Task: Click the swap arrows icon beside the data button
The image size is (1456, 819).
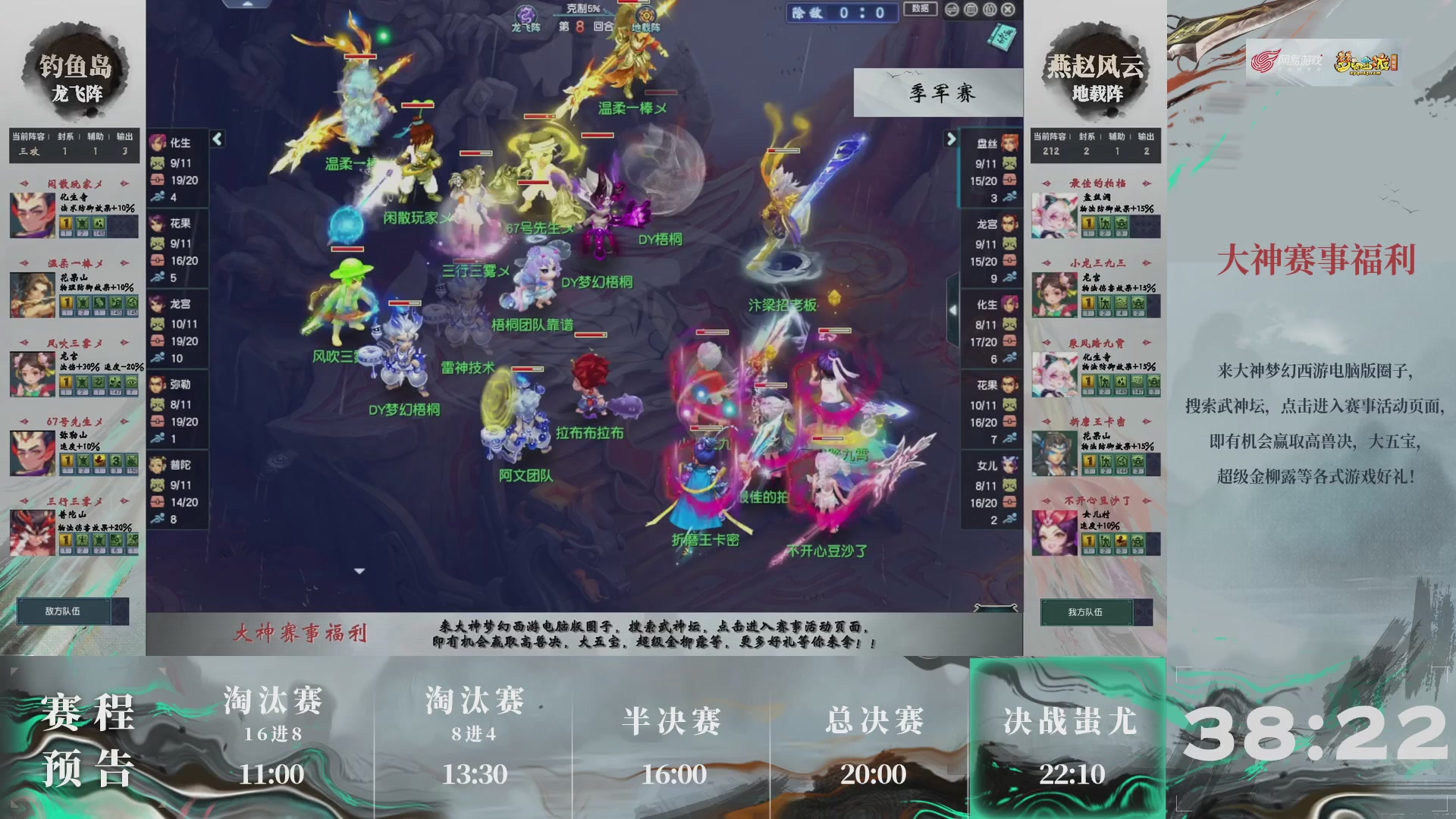Action: pos(953,10)
